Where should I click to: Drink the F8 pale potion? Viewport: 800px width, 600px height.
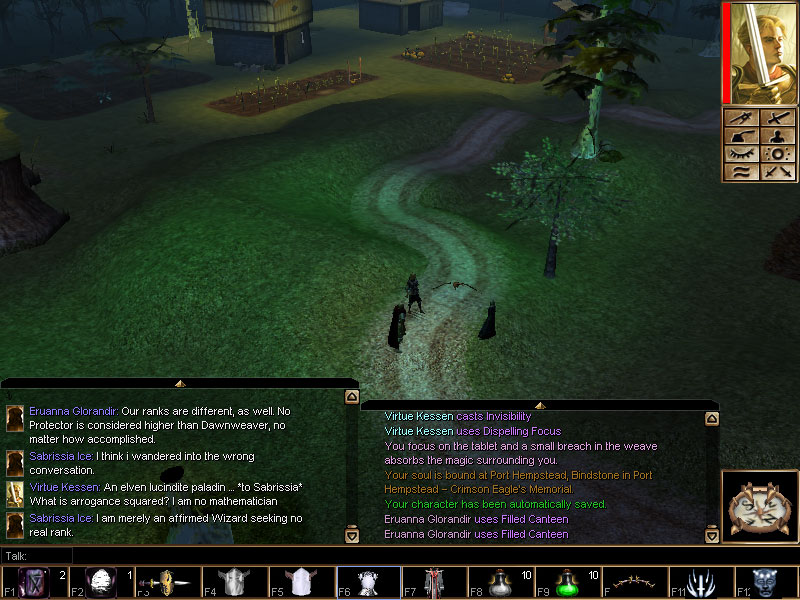tap(502, 582)
